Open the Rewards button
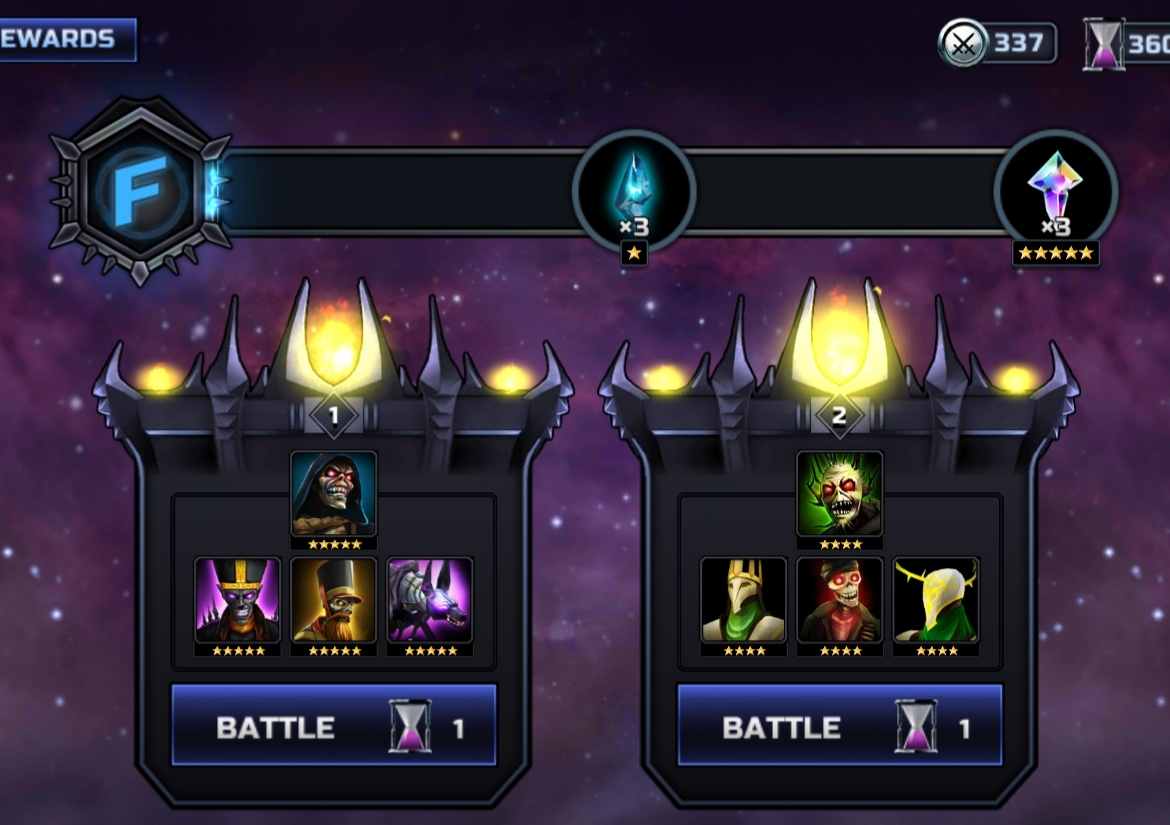Image resolution: width=1170 pixels, height=825 pixels. click(x=66, y=40)
